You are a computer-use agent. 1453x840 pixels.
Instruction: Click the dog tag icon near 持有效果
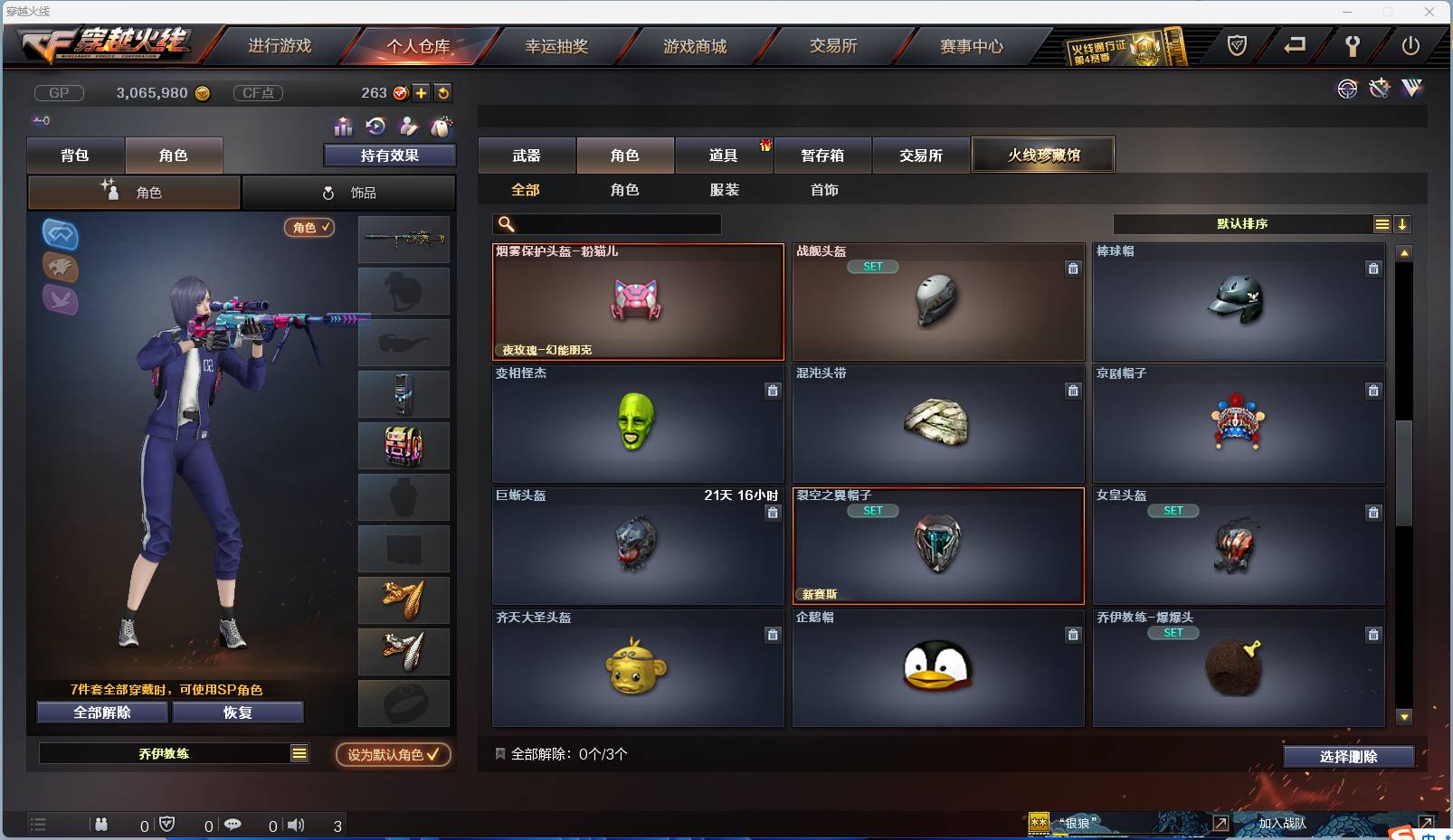coord(440,127)
